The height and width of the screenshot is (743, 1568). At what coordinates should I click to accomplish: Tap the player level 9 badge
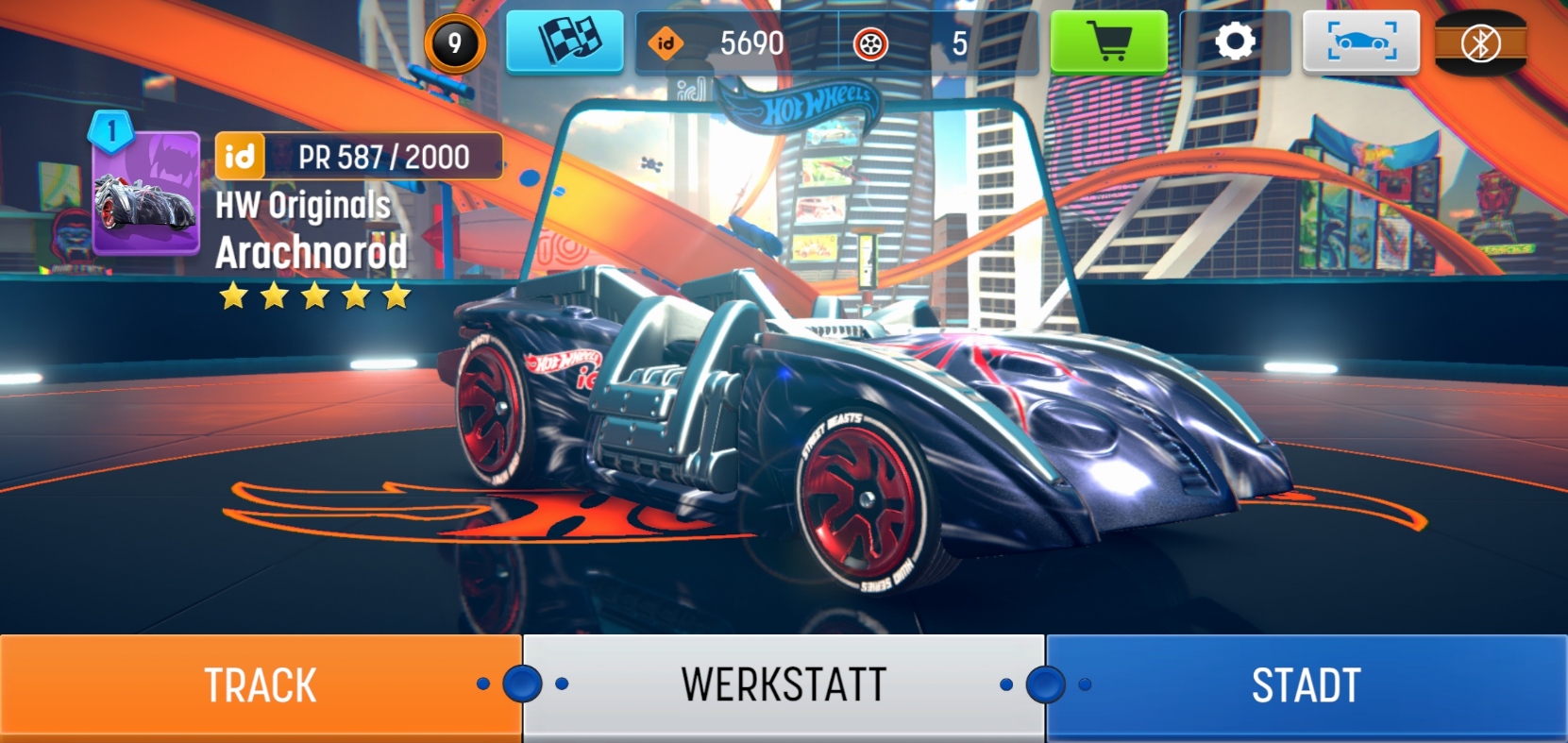(454, 43)
